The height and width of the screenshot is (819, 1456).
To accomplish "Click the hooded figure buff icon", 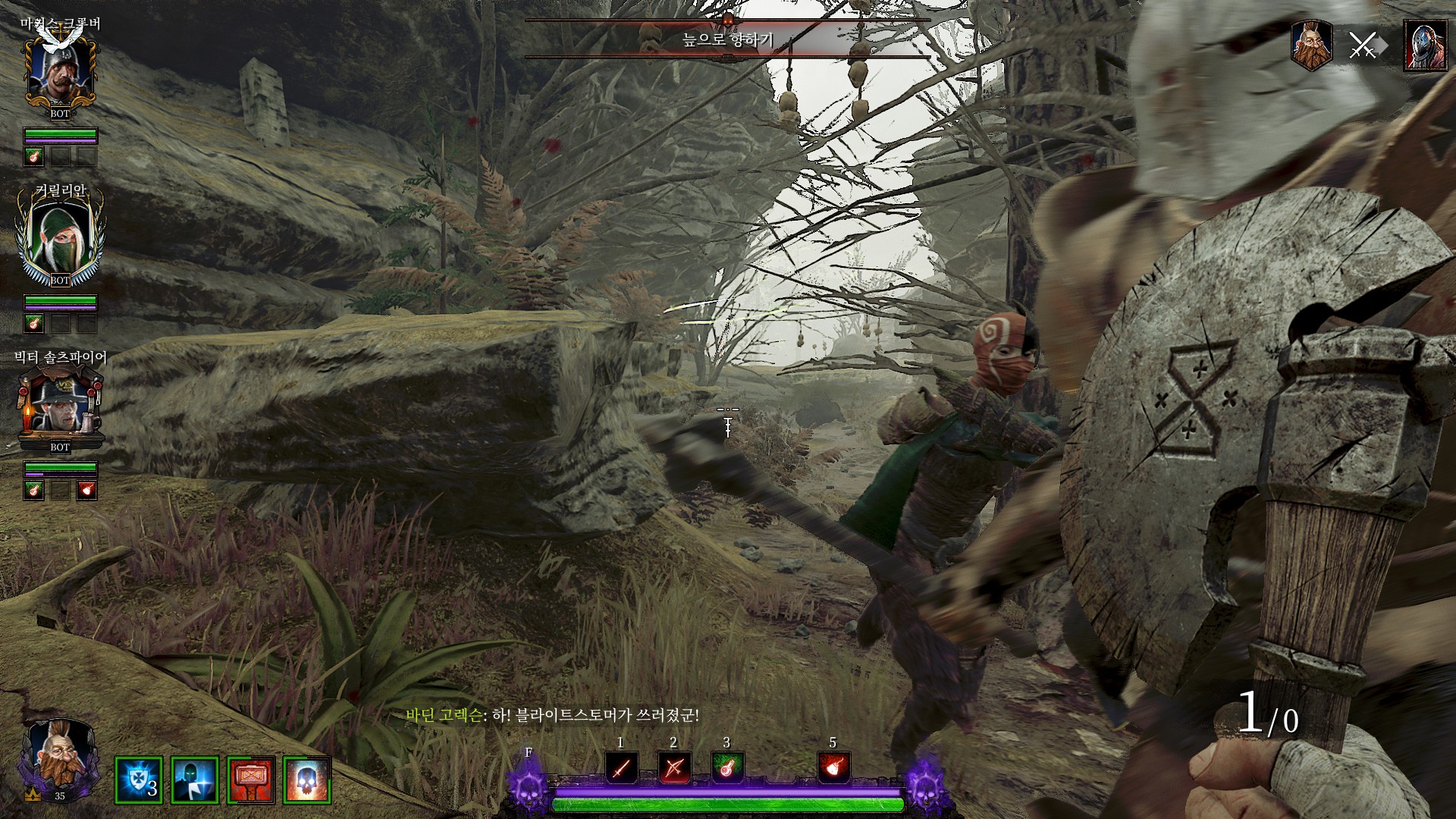I will [194, 780].
